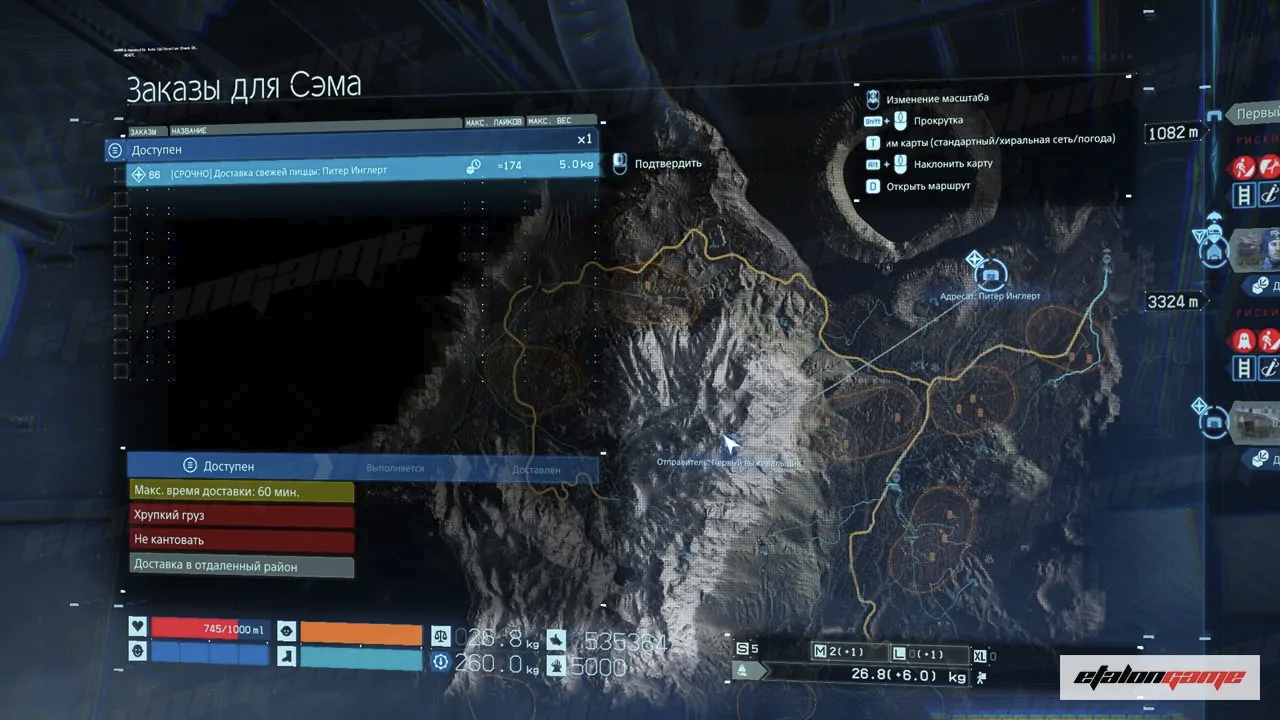Image resolution: width=1280 pixels, height=720 pixels.
Task: Expand the Доступен order group header
Action: [352, 150]
